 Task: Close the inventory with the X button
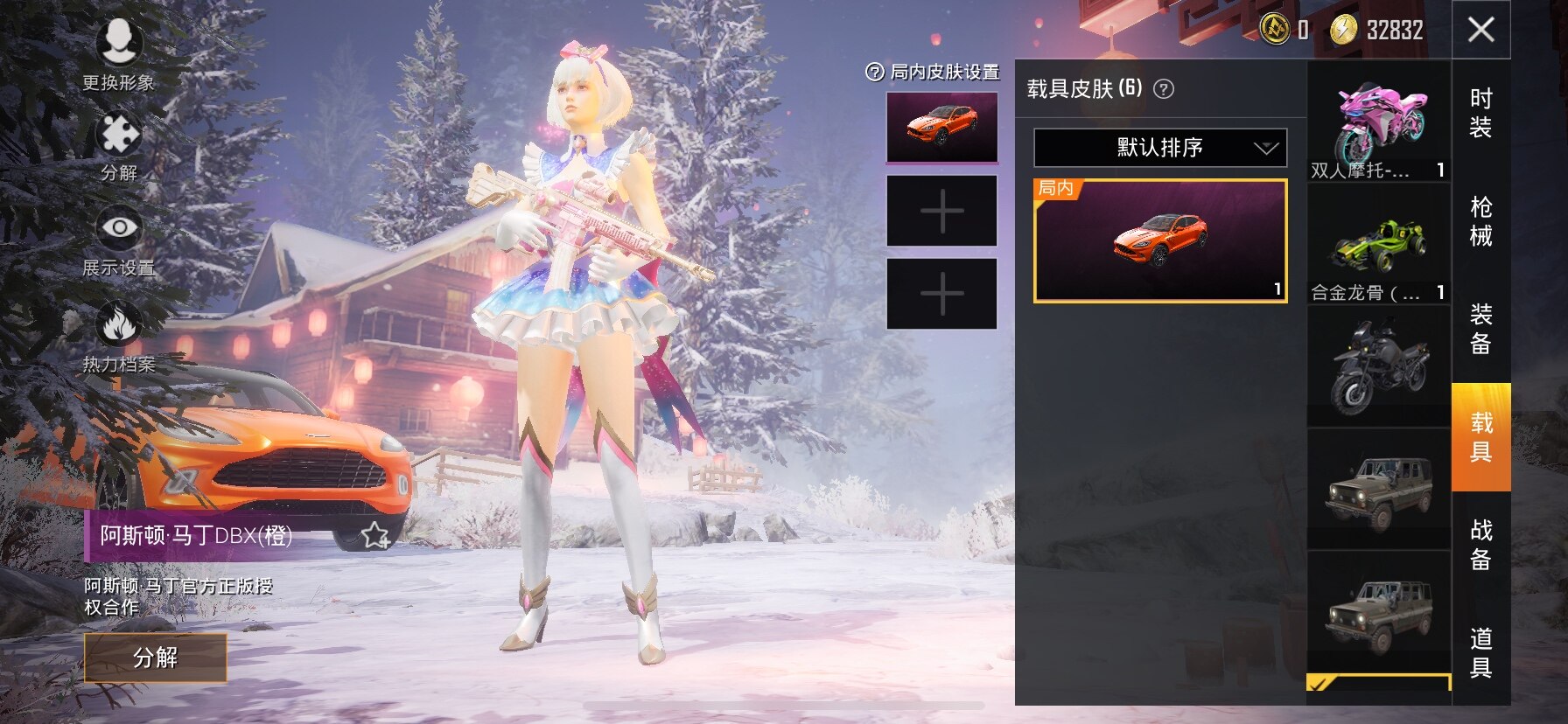1480,30
